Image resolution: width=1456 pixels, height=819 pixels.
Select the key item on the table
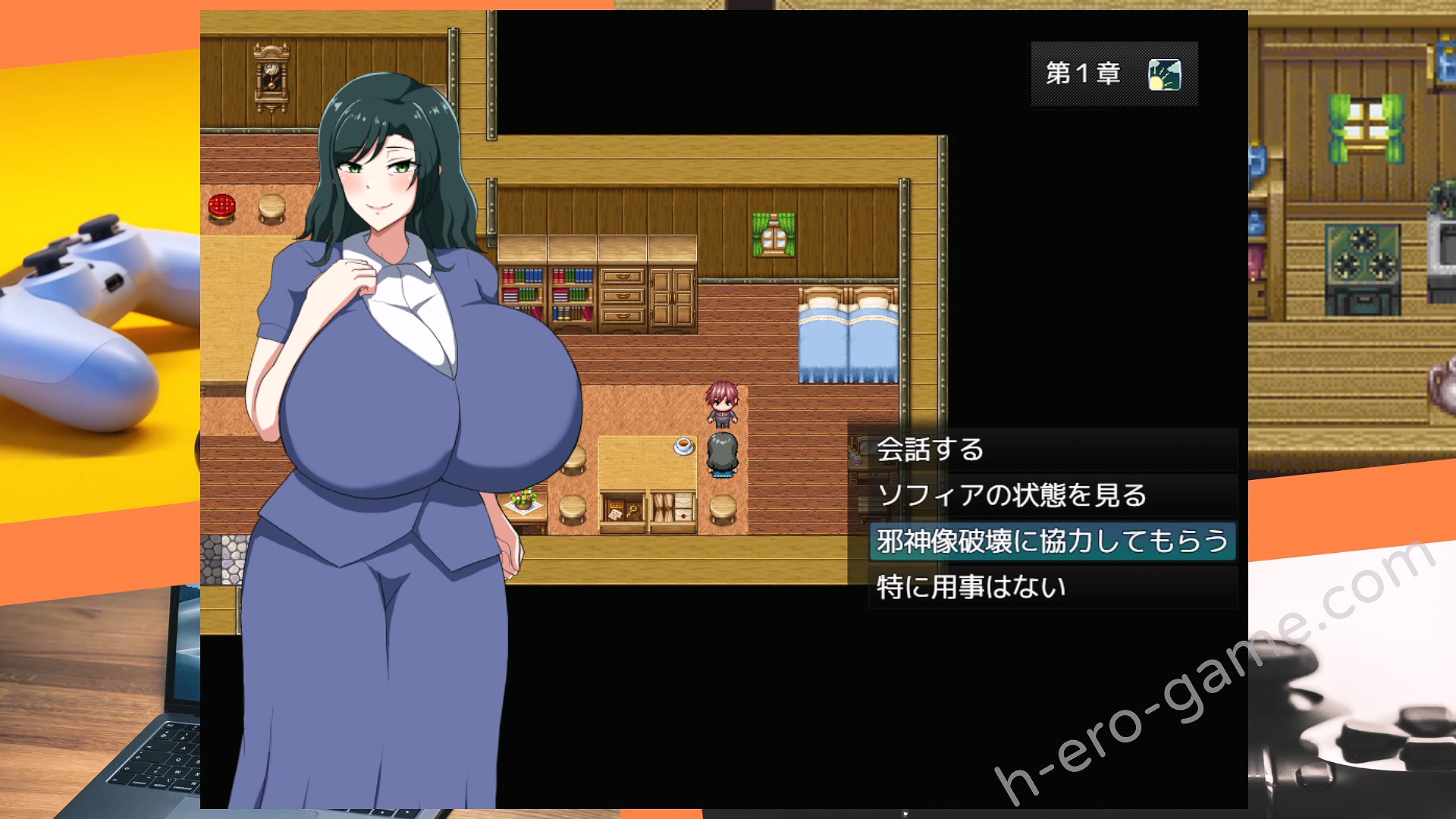click(633, 510)
